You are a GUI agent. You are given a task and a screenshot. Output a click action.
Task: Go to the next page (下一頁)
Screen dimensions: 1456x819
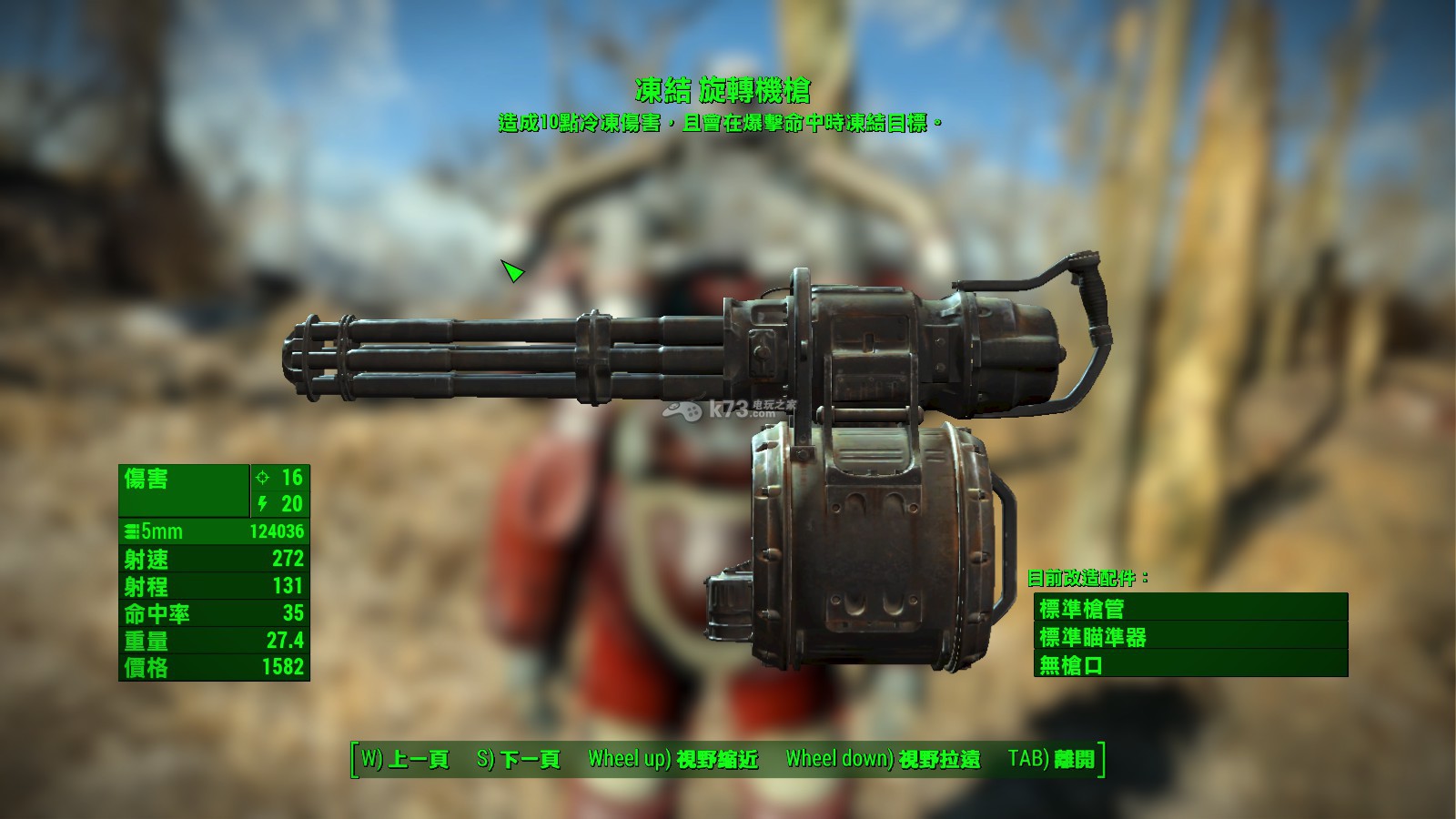[518, 759]
